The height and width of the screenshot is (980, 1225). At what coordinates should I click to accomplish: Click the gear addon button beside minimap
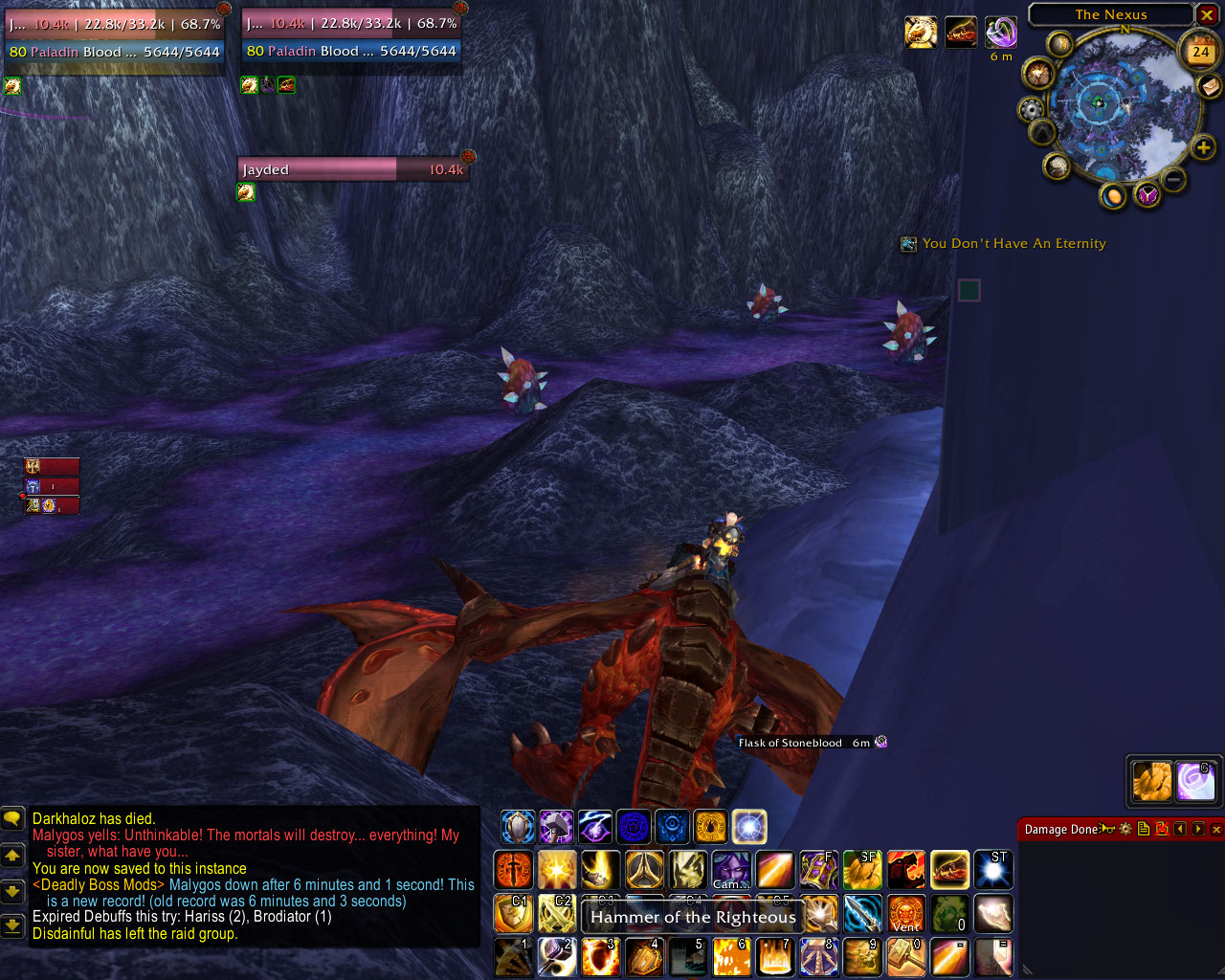point(1031,108)
